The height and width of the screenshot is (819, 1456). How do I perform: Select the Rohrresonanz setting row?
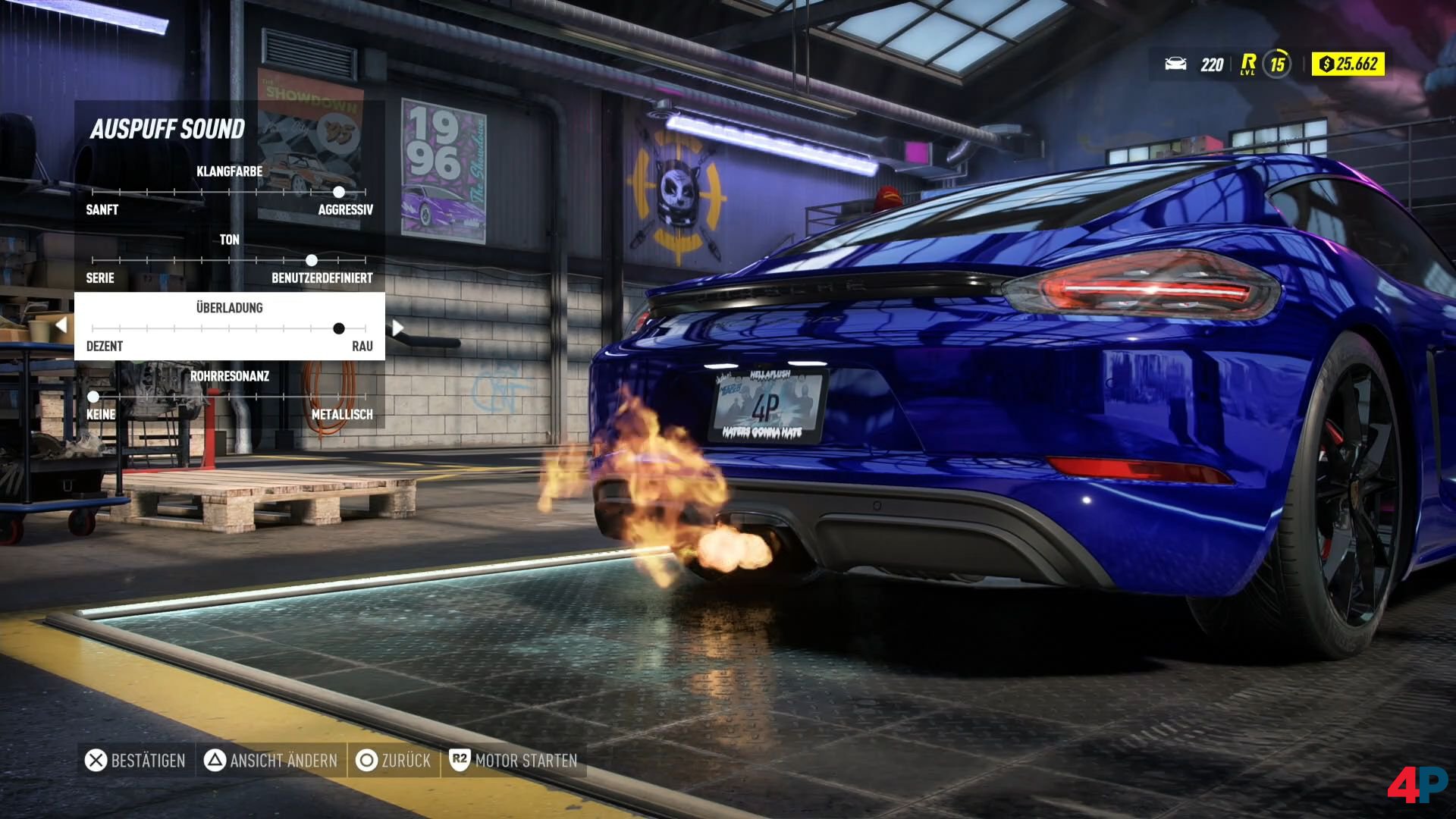(x=229, y=395)
